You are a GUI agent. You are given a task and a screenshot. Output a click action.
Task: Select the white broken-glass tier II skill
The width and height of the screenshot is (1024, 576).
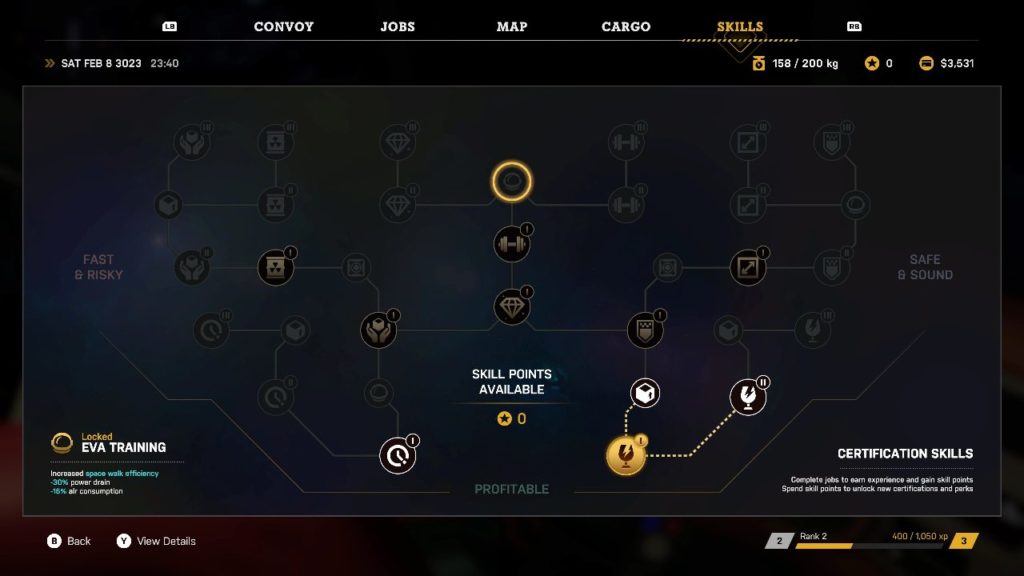pyautogui.click(x=748, y=396)
